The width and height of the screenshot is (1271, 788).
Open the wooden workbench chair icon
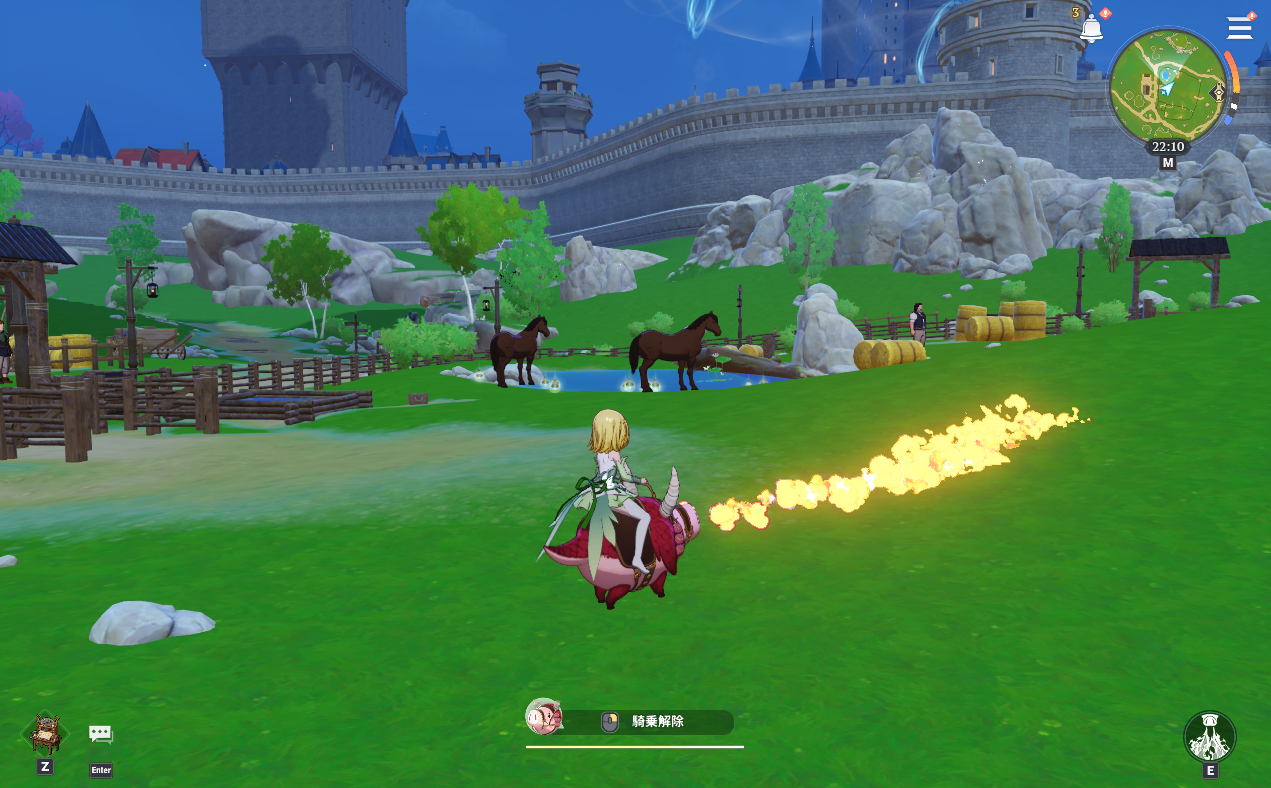(45, 734)
